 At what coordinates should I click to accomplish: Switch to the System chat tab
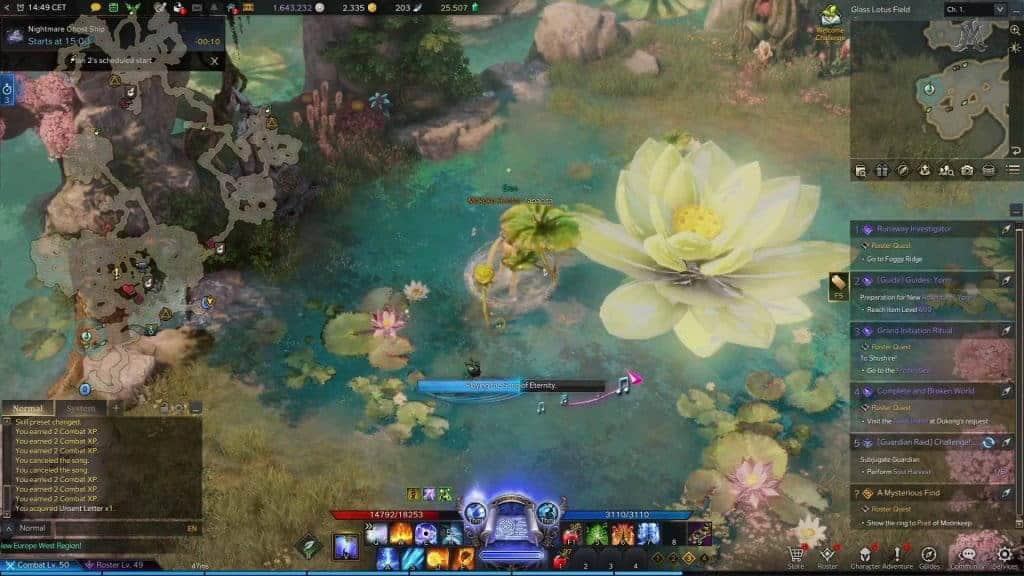[x=80, y=408]
